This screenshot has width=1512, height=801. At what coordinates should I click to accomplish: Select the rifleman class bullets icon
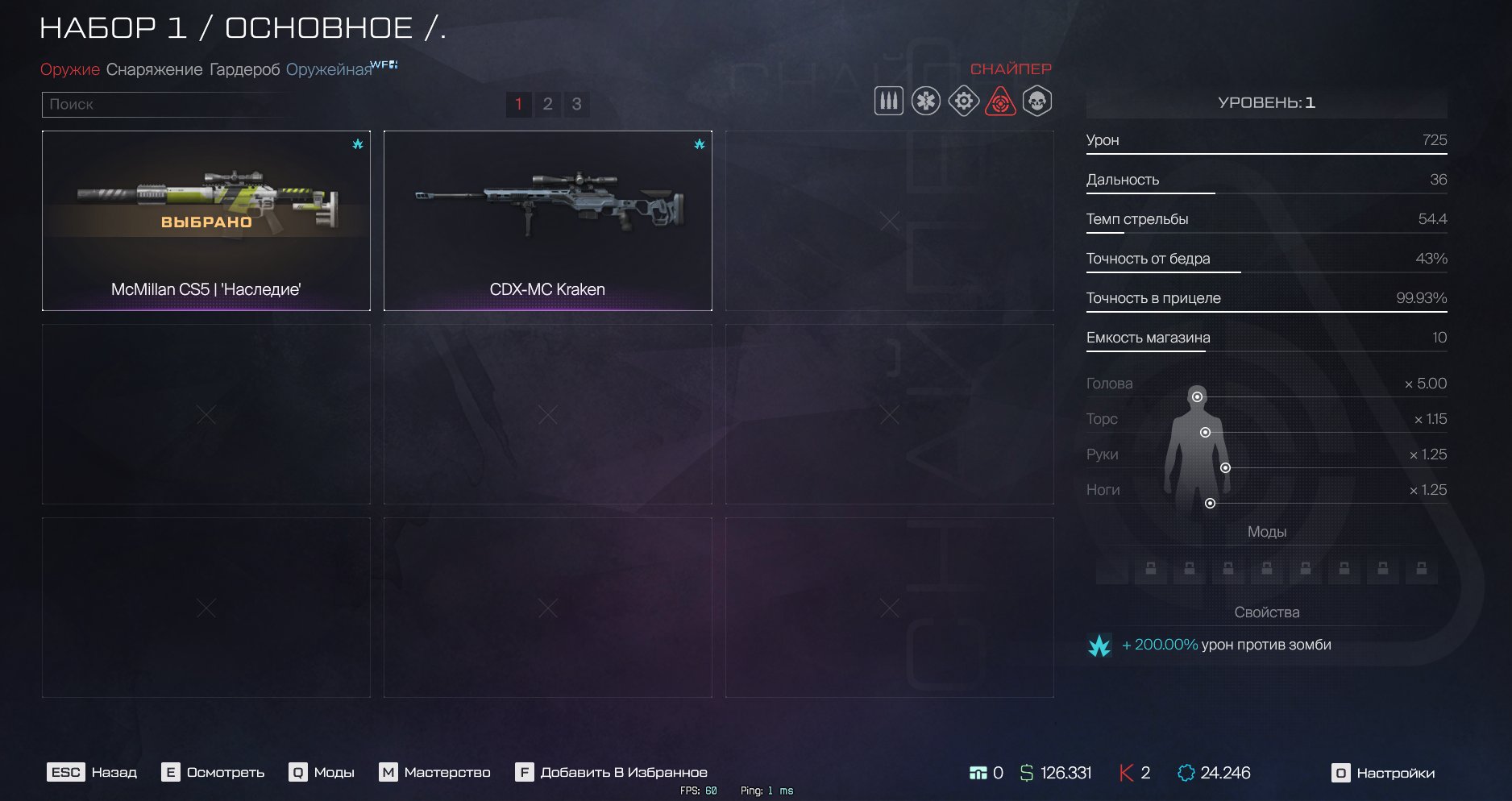[888, 102]
